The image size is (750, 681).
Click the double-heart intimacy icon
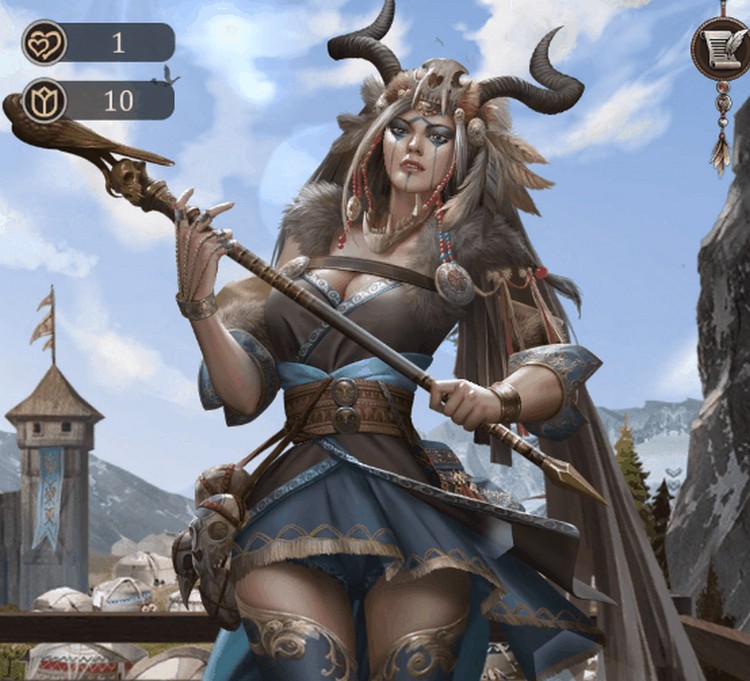click(44, 43)
